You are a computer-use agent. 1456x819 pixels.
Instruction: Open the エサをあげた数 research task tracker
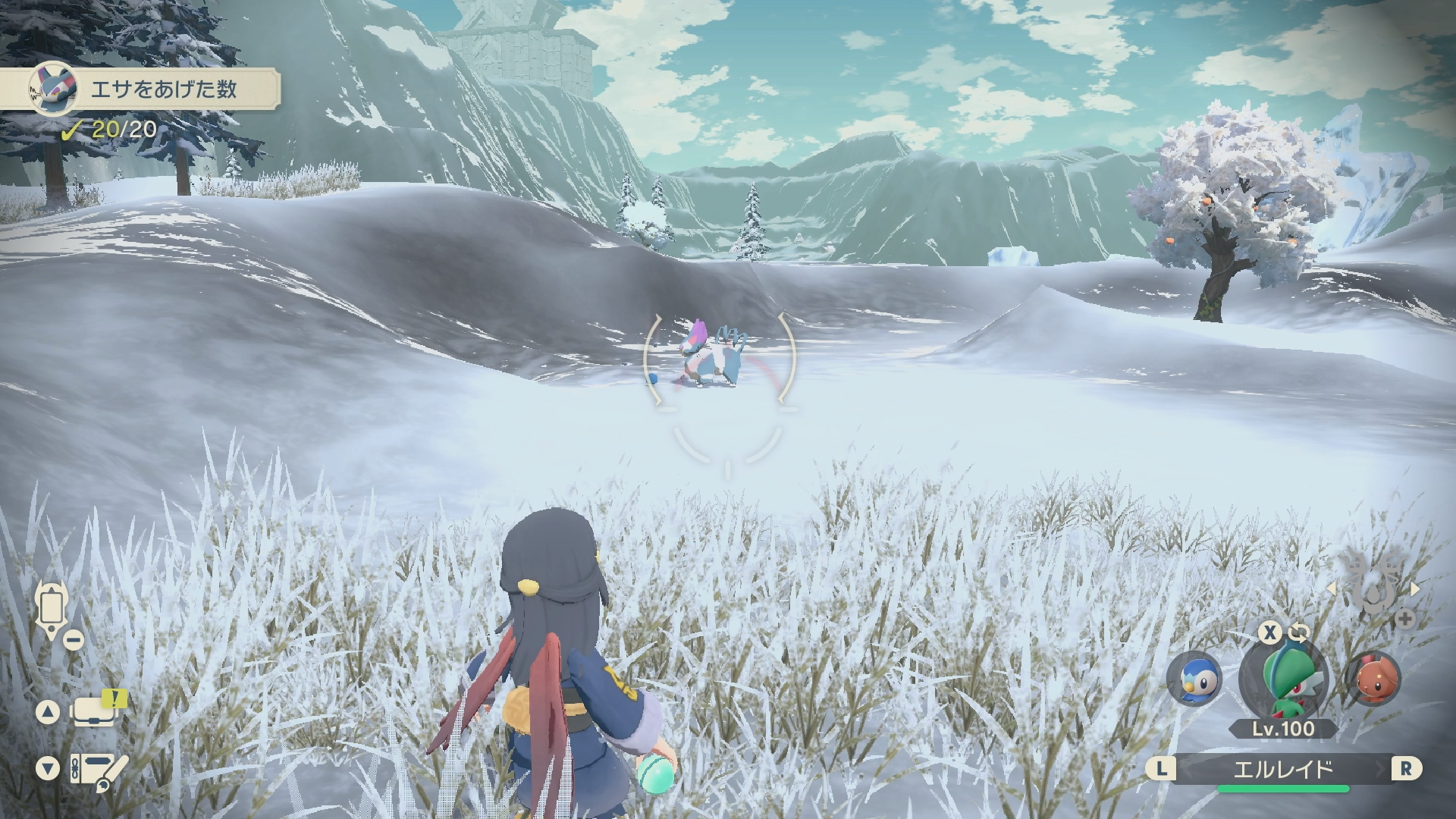[152, 91]
